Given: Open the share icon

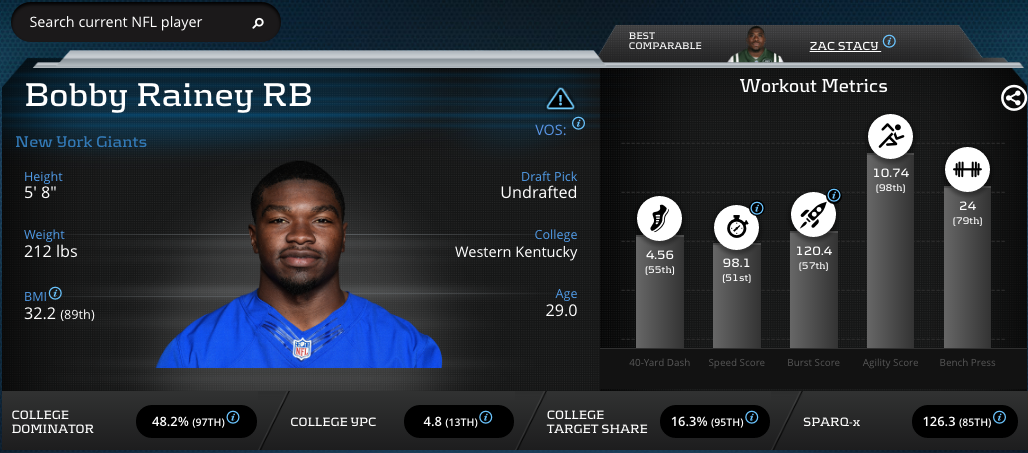Looking at the screenshot, I should [x=1012, y=97].
